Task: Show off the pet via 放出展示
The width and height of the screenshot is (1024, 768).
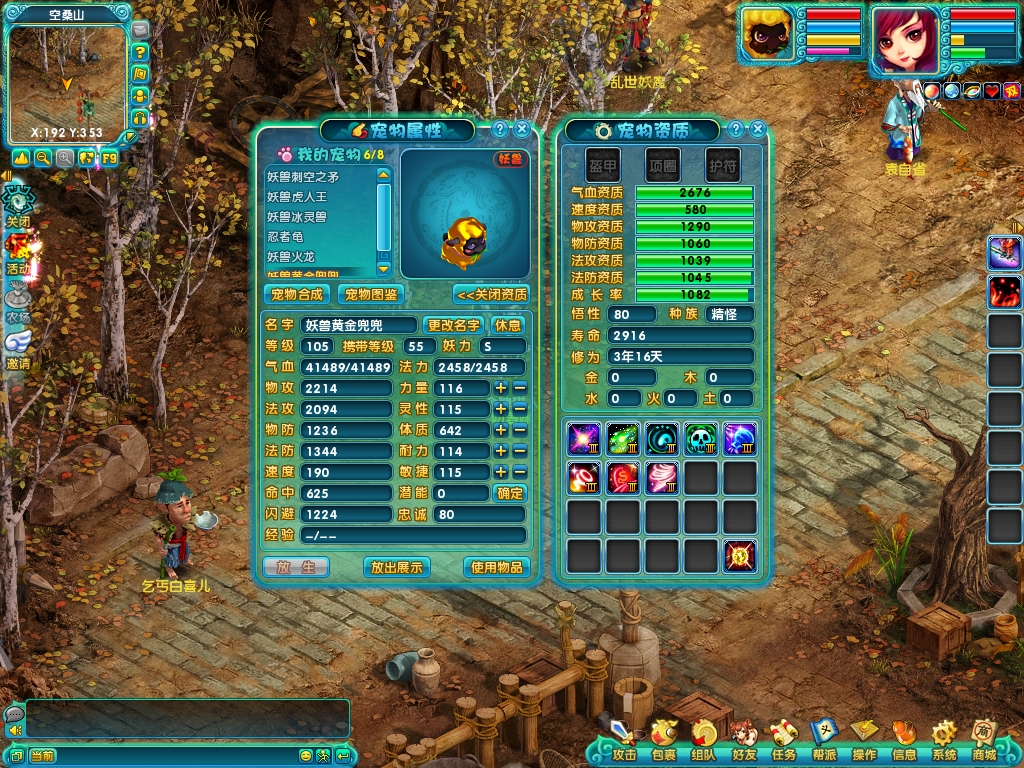Action: tap(396, 567)
